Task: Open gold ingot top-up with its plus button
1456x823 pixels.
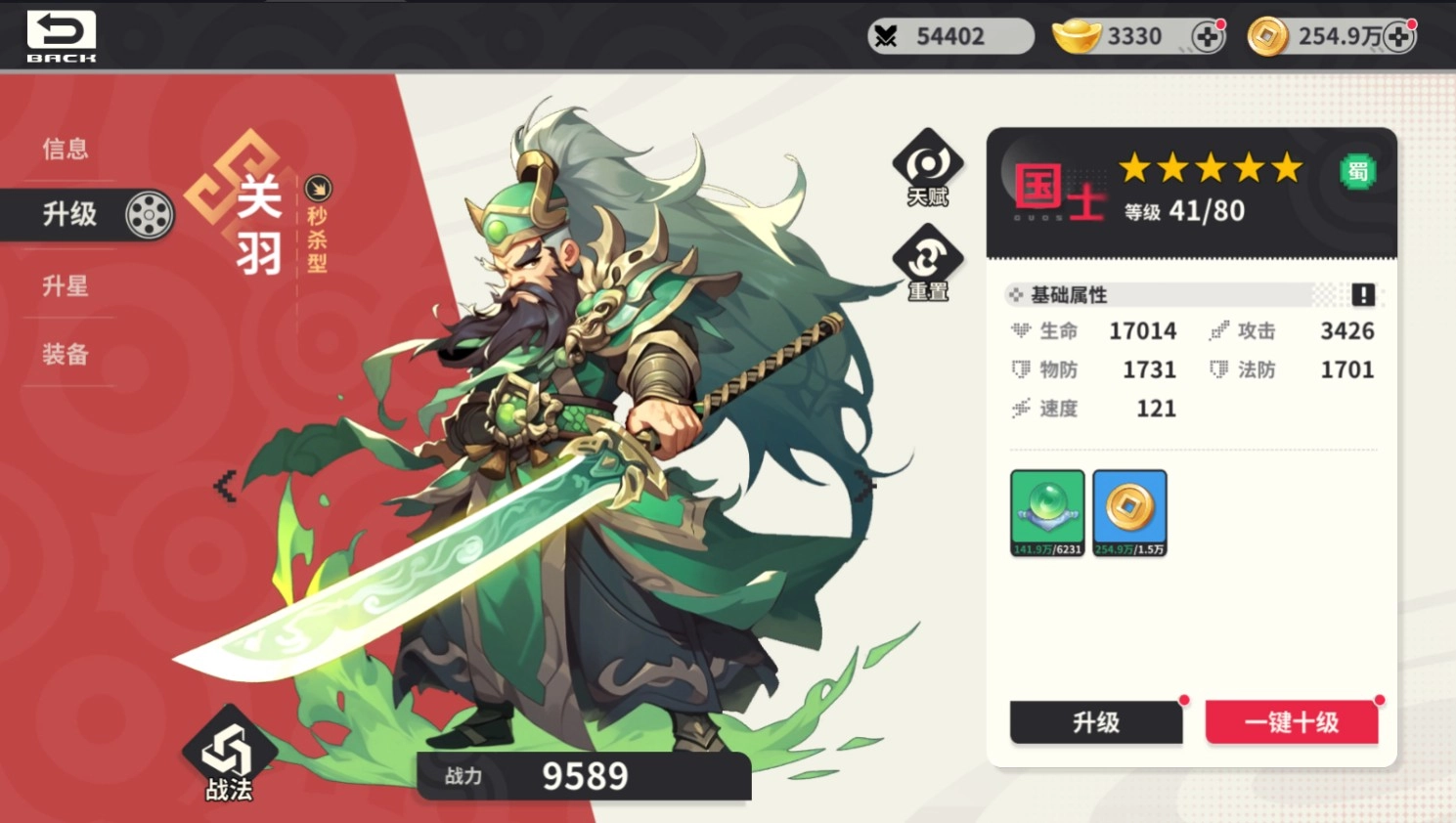Action: click(1210, 35)
